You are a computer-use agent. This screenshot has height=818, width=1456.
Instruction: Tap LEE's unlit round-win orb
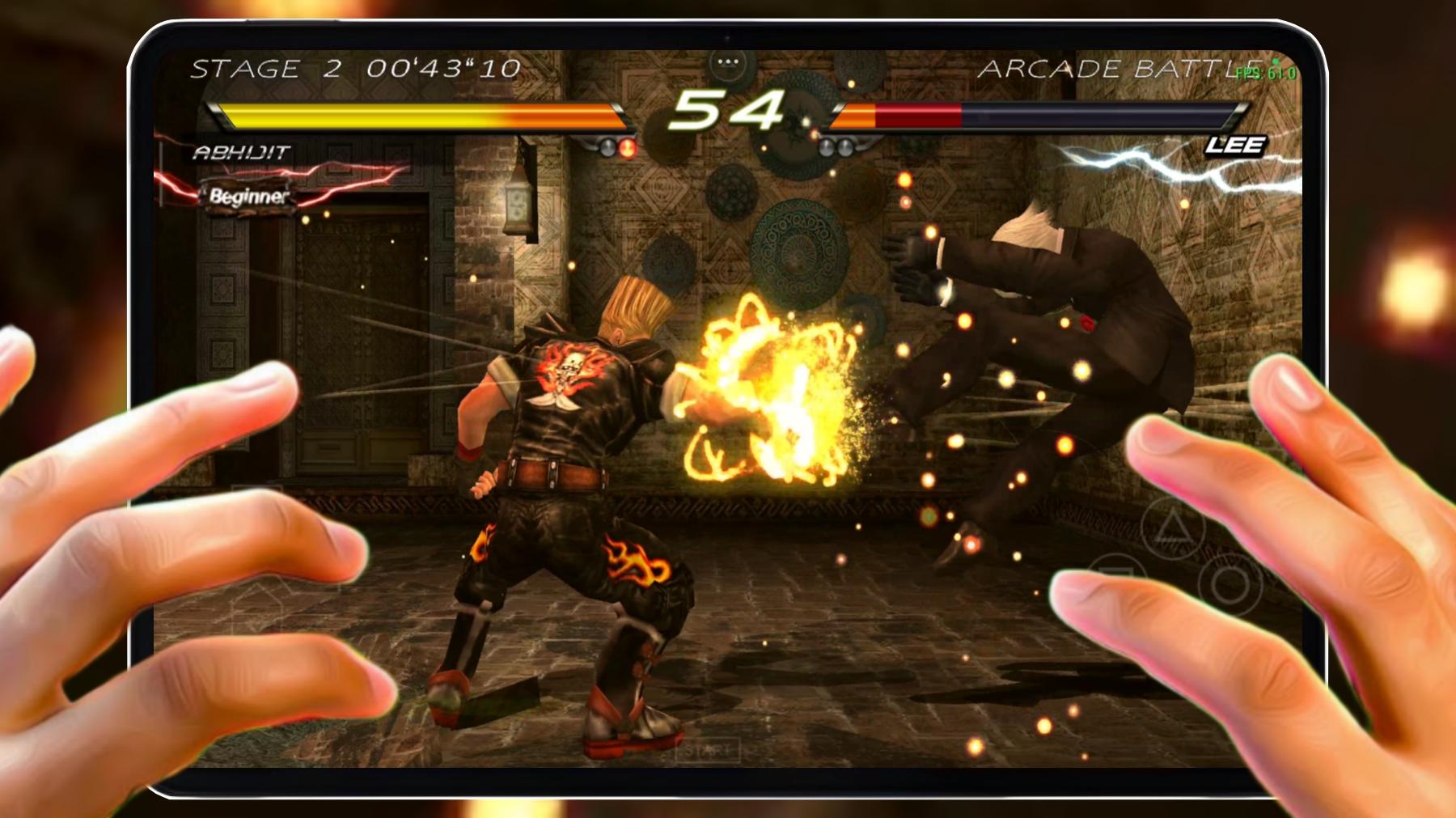click(x=845, y=147)
